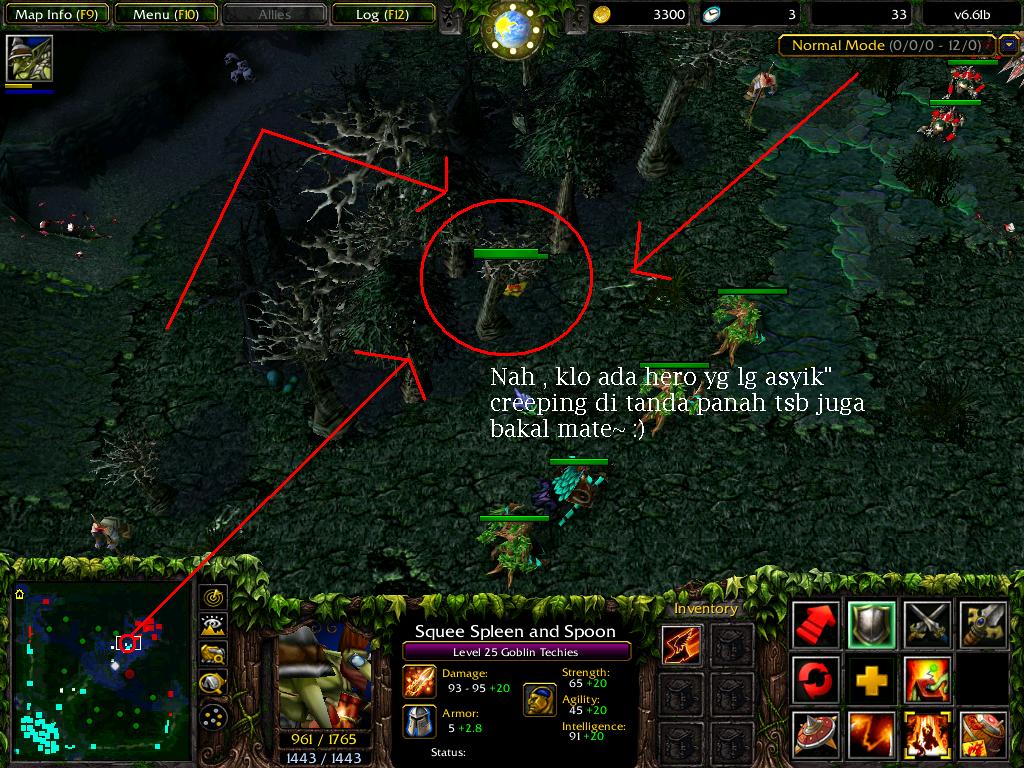Choose the crossed swords command
Screen dimensions: 1024x768
pyautogui.click(x=926, y=625)
